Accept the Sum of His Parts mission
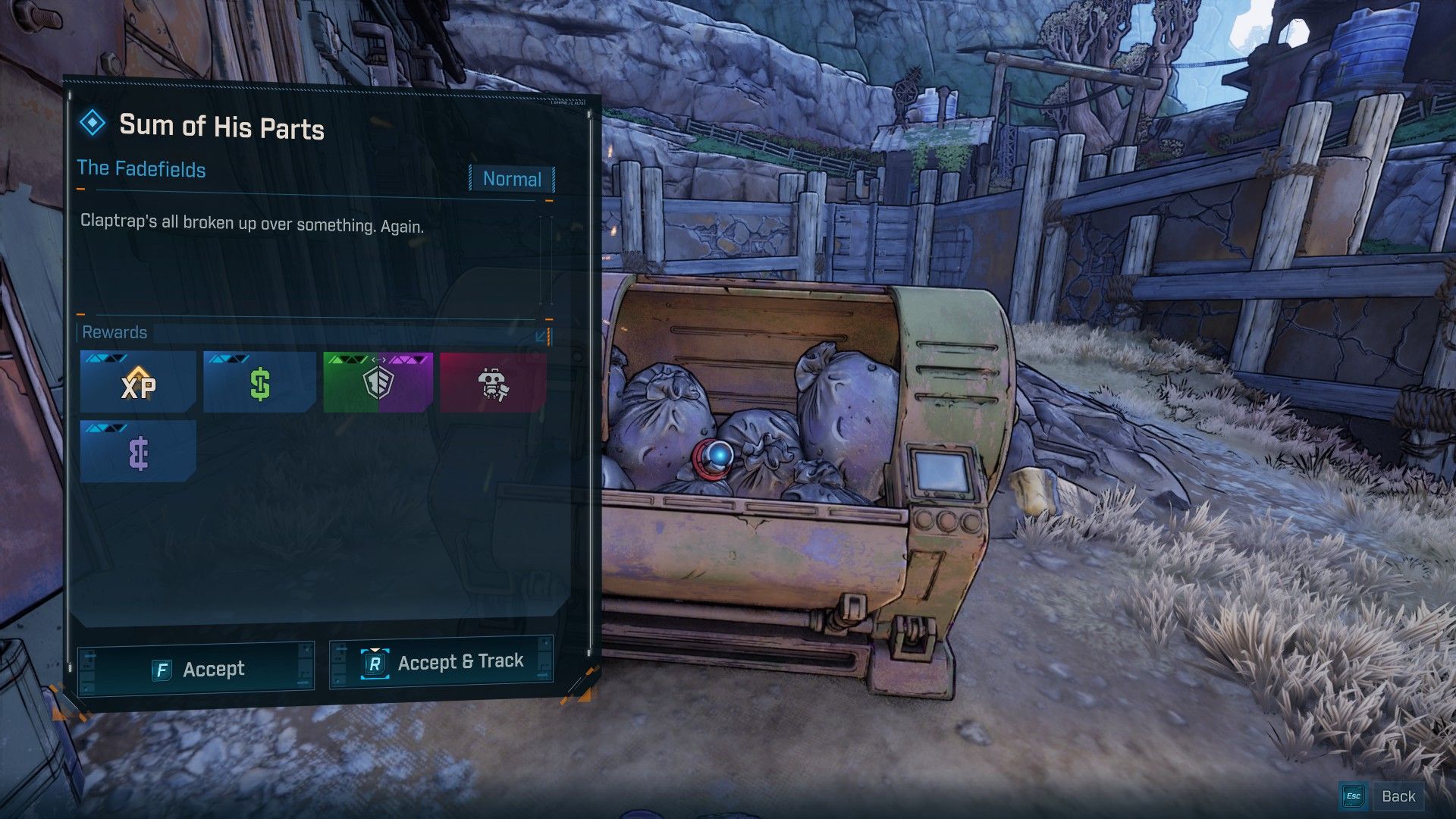The width and height of the screenshot is (1456, 819). coord(196,668)
